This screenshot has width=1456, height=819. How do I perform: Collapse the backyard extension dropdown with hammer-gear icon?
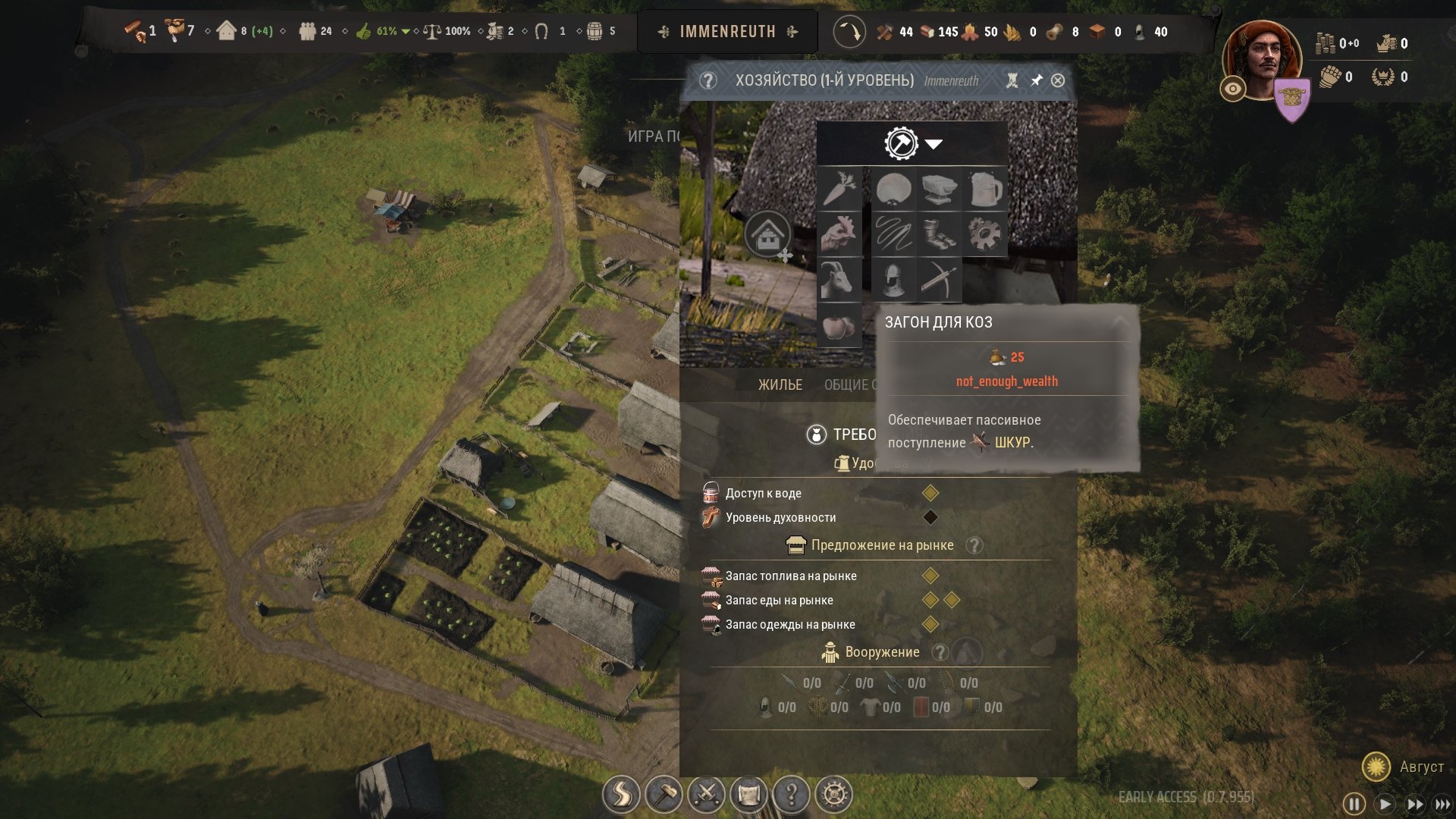pyautogui.click(x=912, y=143)
